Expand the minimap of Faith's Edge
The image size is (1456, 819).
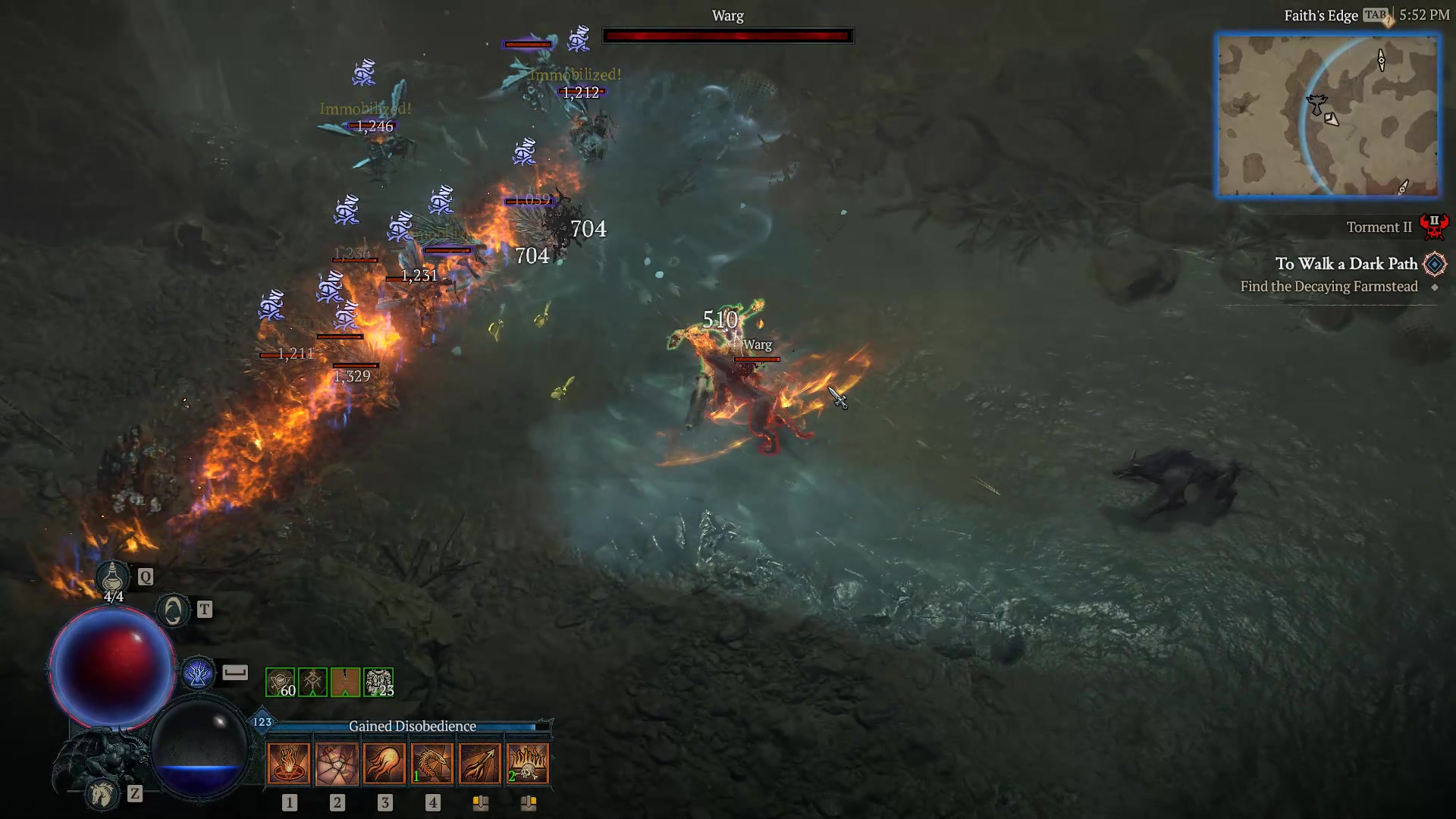click(x=1328, y=115)
